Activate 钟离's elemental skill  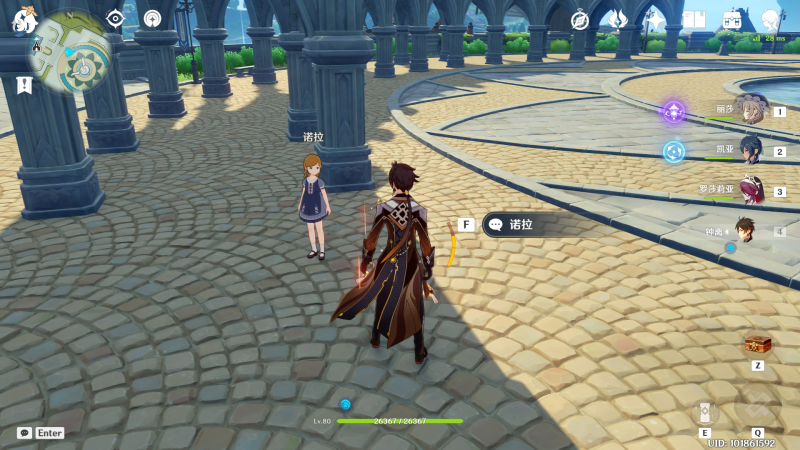(x=705, y=412)
